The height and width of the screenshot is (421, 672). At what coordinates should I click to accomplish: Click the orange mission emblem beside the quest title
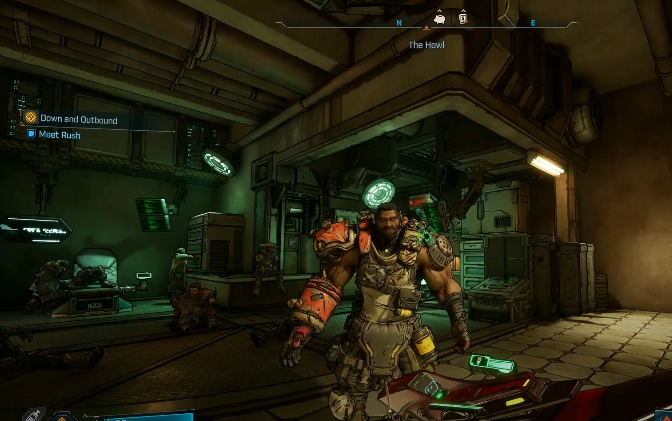click(x=29, y=119)
